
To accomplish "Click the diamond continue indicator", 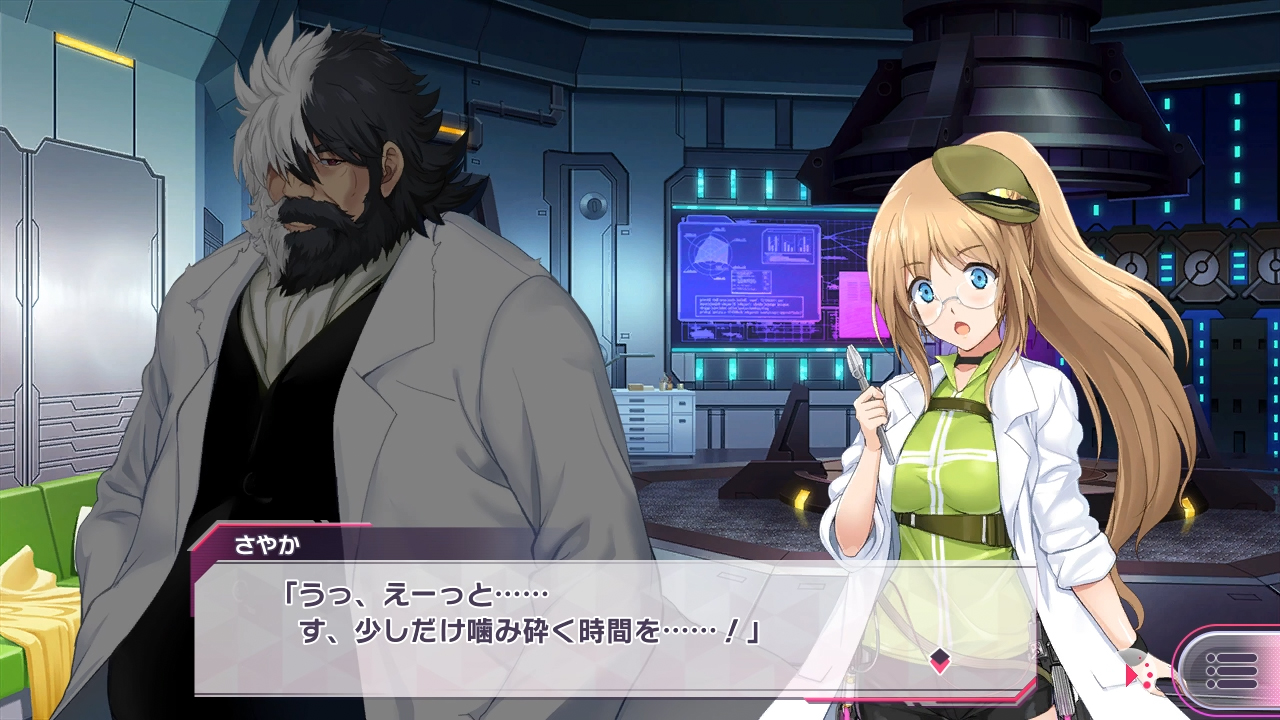I will click(x=939, y=659).
